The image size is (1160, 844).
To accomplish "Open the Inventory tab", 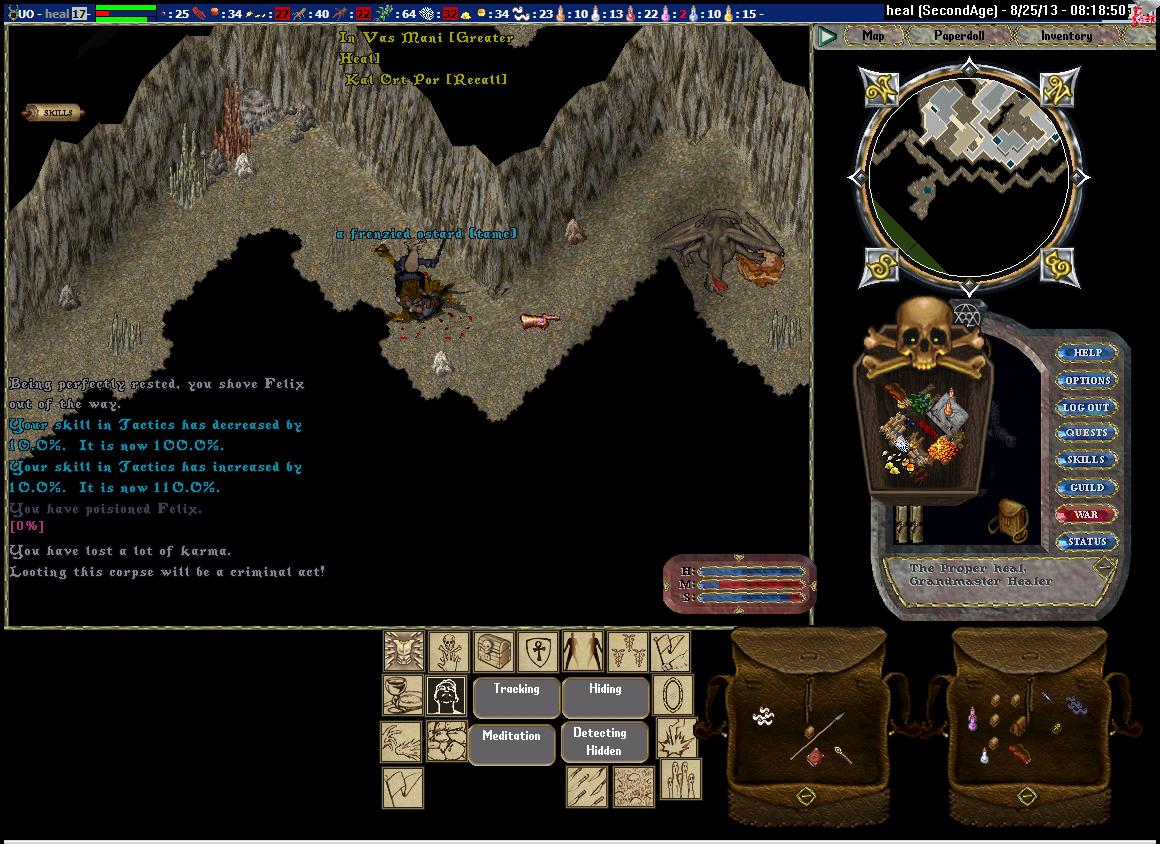I will pyautogui.click(x=1066, y=36).
